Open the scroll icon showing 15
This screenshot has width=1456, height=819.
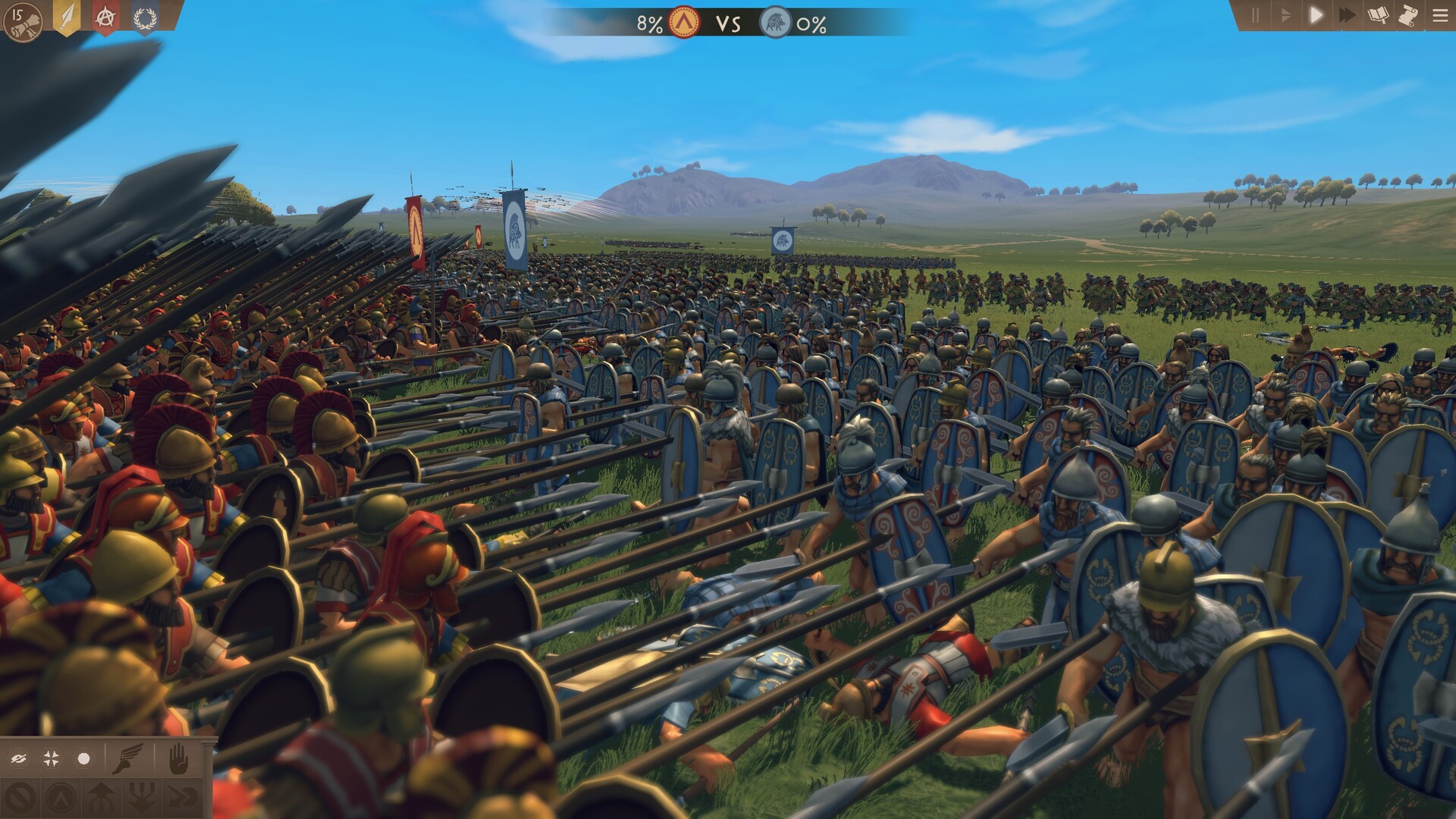[x=23, y=21]
